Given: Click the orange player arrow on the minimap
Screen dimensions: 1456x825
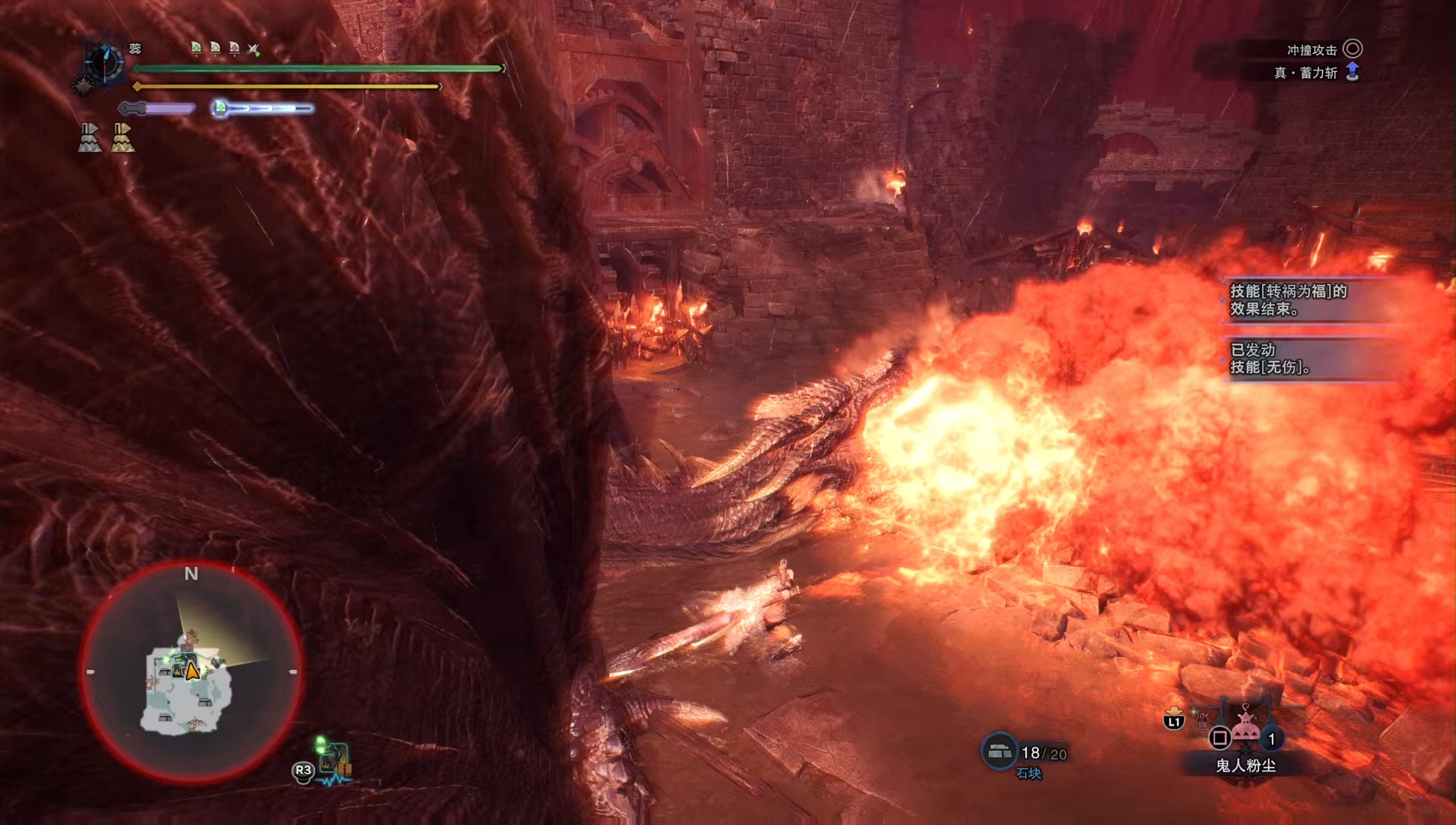Looking at the screenshot, I should point(193,671).
